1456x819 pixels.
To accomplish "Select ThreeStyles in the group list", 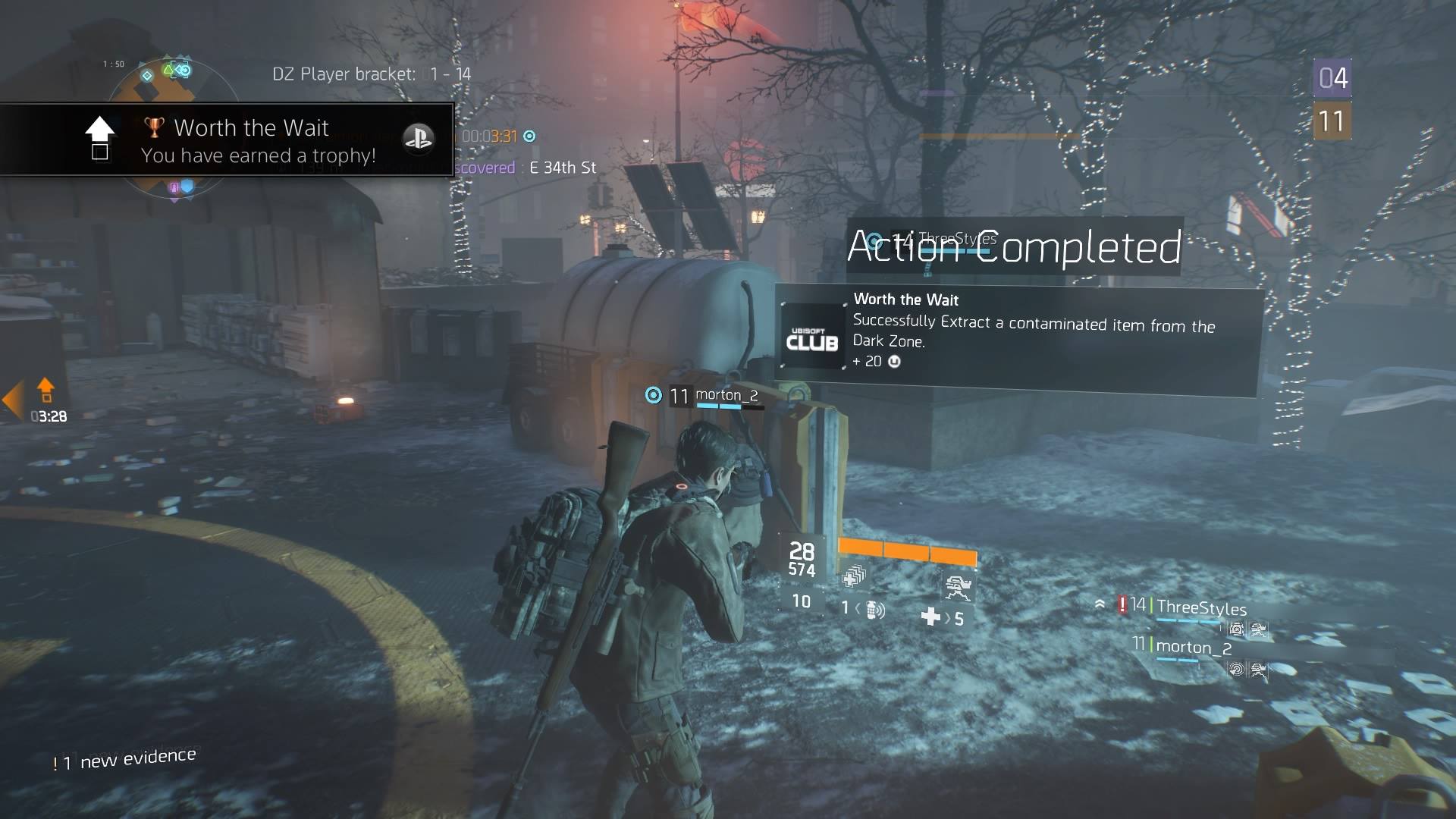I will (x=1201, y=607).
